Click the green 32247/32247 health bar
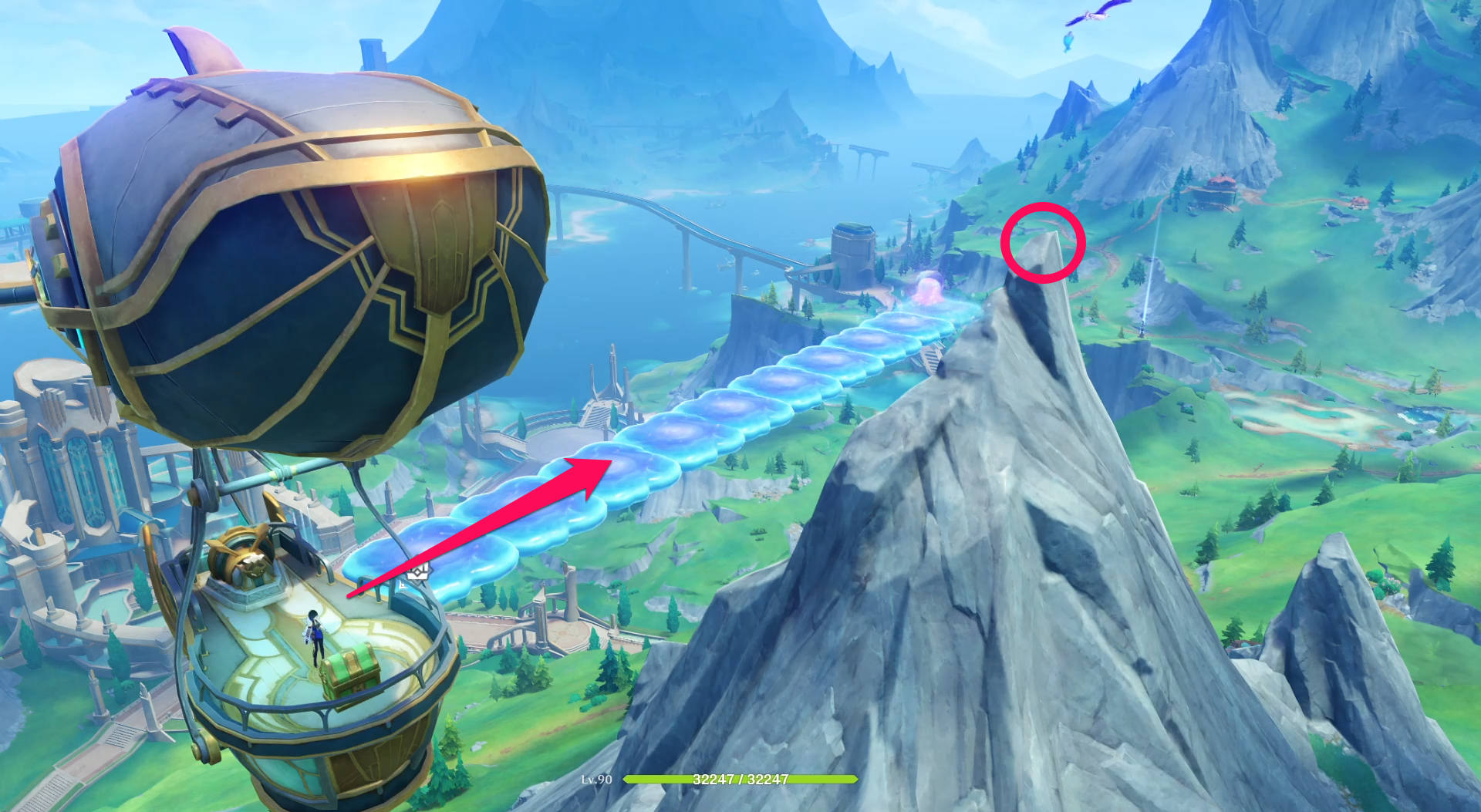1481x812 pixels. point(740,779)
